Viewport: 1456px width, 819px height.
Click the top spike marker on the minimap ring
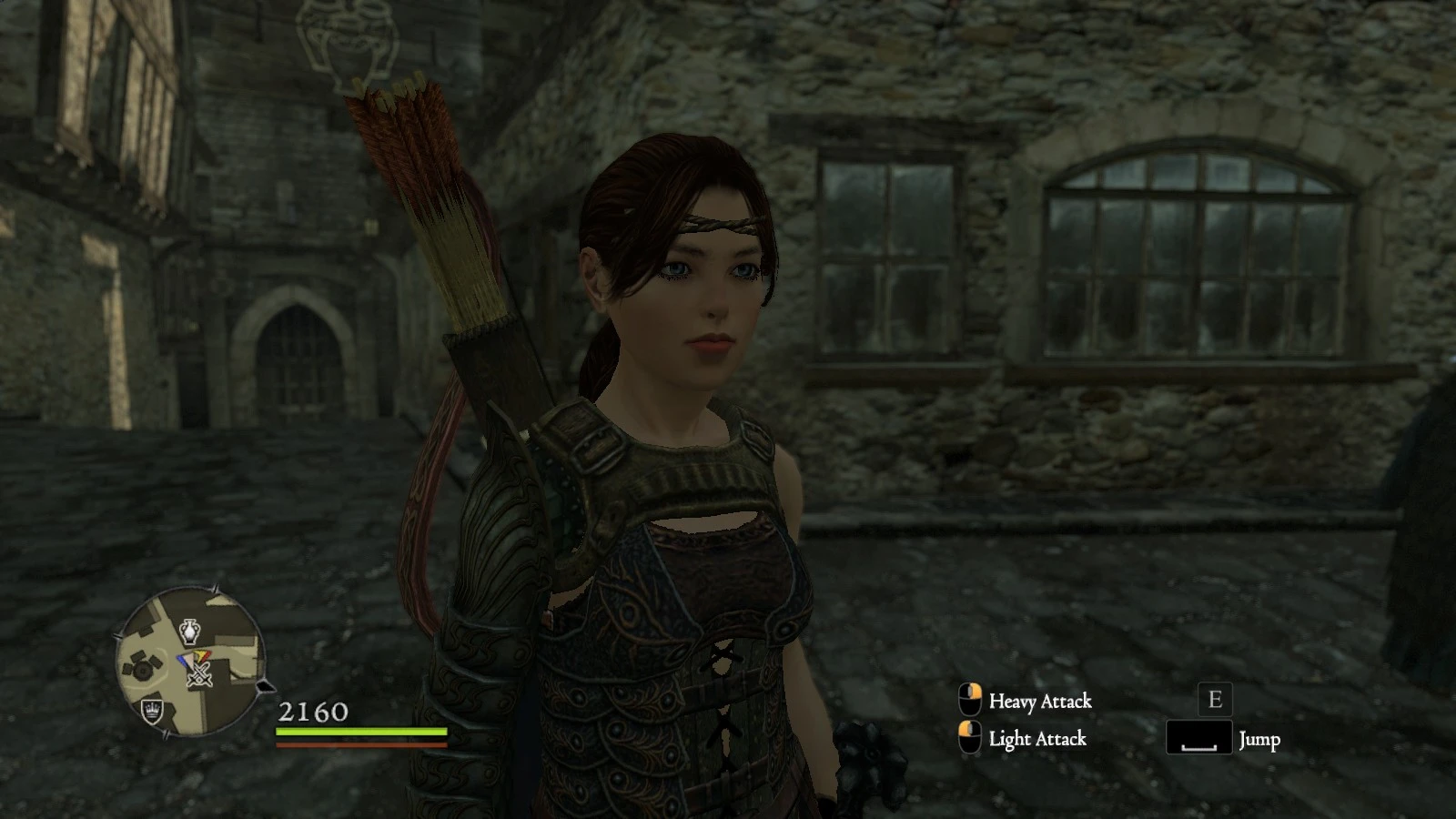(214, 587)
